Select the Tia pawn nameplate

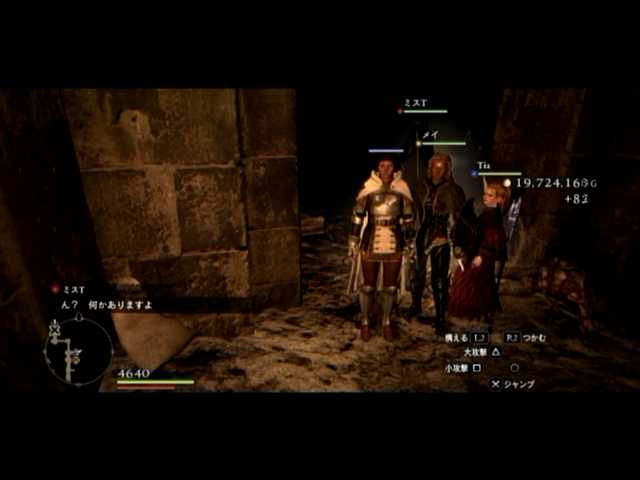[483, 165]
